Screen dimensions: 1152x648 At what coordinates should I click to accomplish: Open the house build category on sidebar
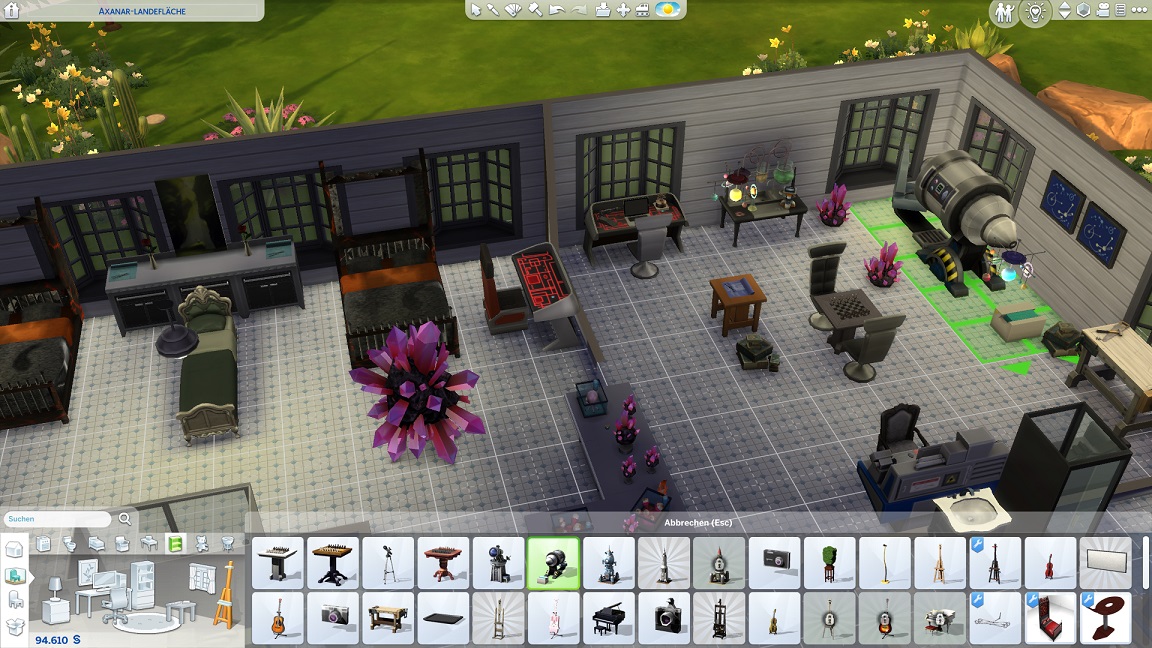click(15, 550)
